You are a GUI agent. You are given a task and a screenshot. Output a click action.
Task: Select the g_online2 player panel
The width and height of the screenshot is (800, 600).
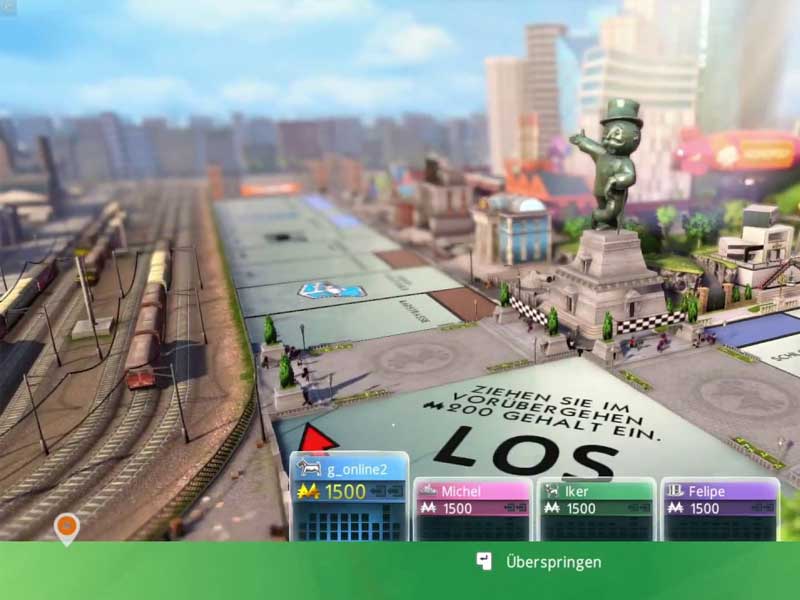pyautogui.click(x=349, y=495)
